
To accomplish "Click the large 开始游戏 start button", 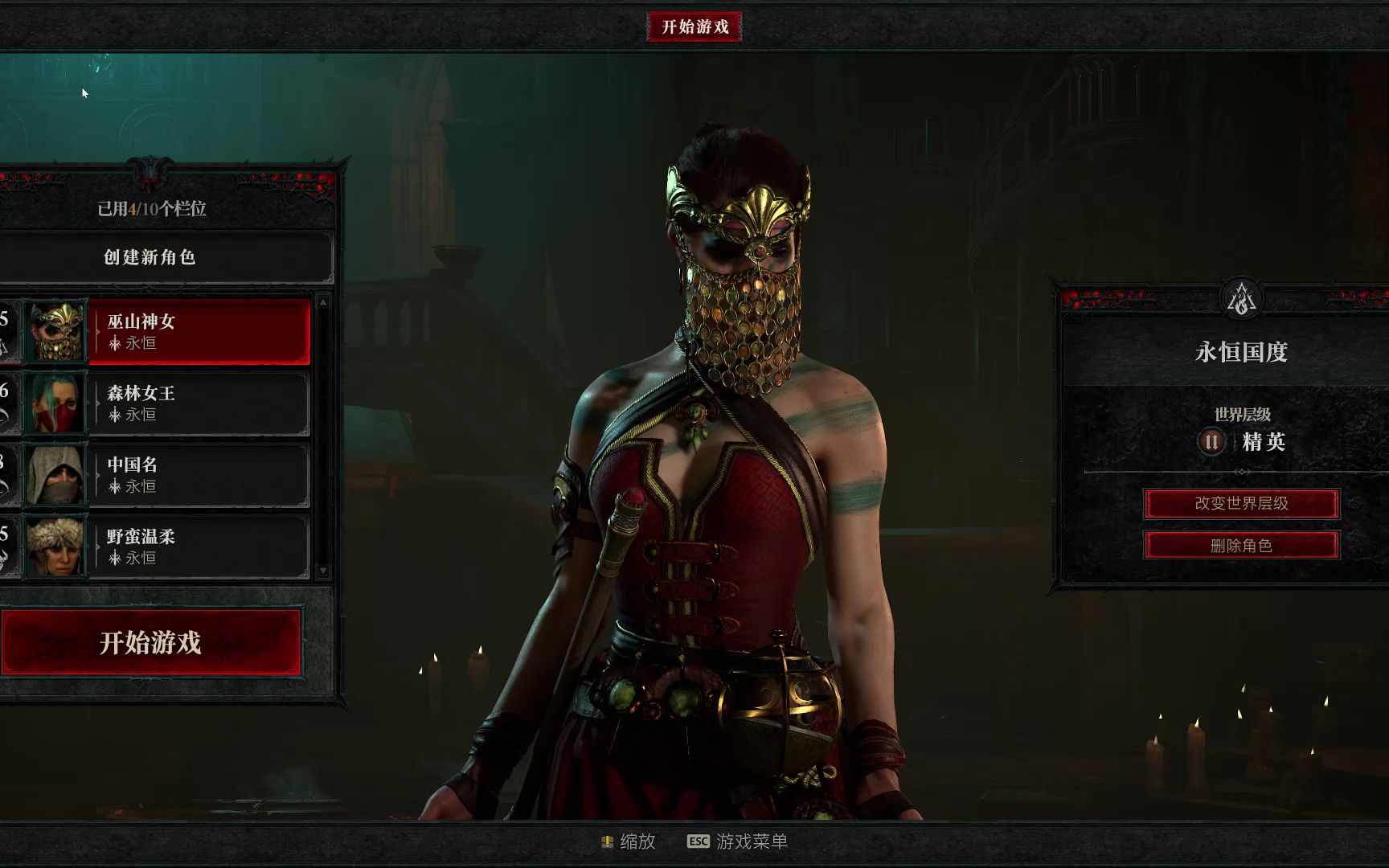I will (x=151, y=642).
